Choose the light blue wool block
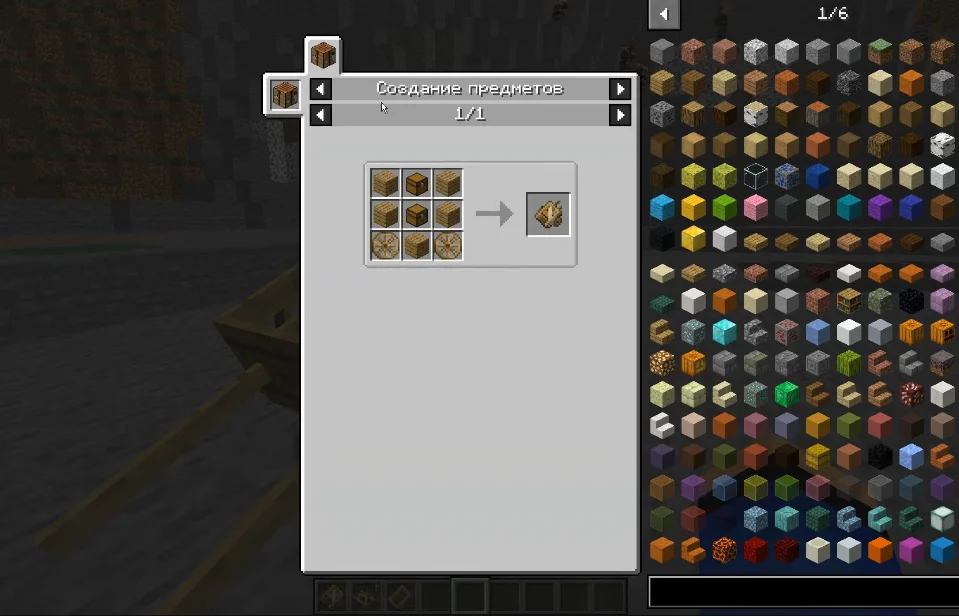This screenshot has width=959, height=616. (662, 208)
